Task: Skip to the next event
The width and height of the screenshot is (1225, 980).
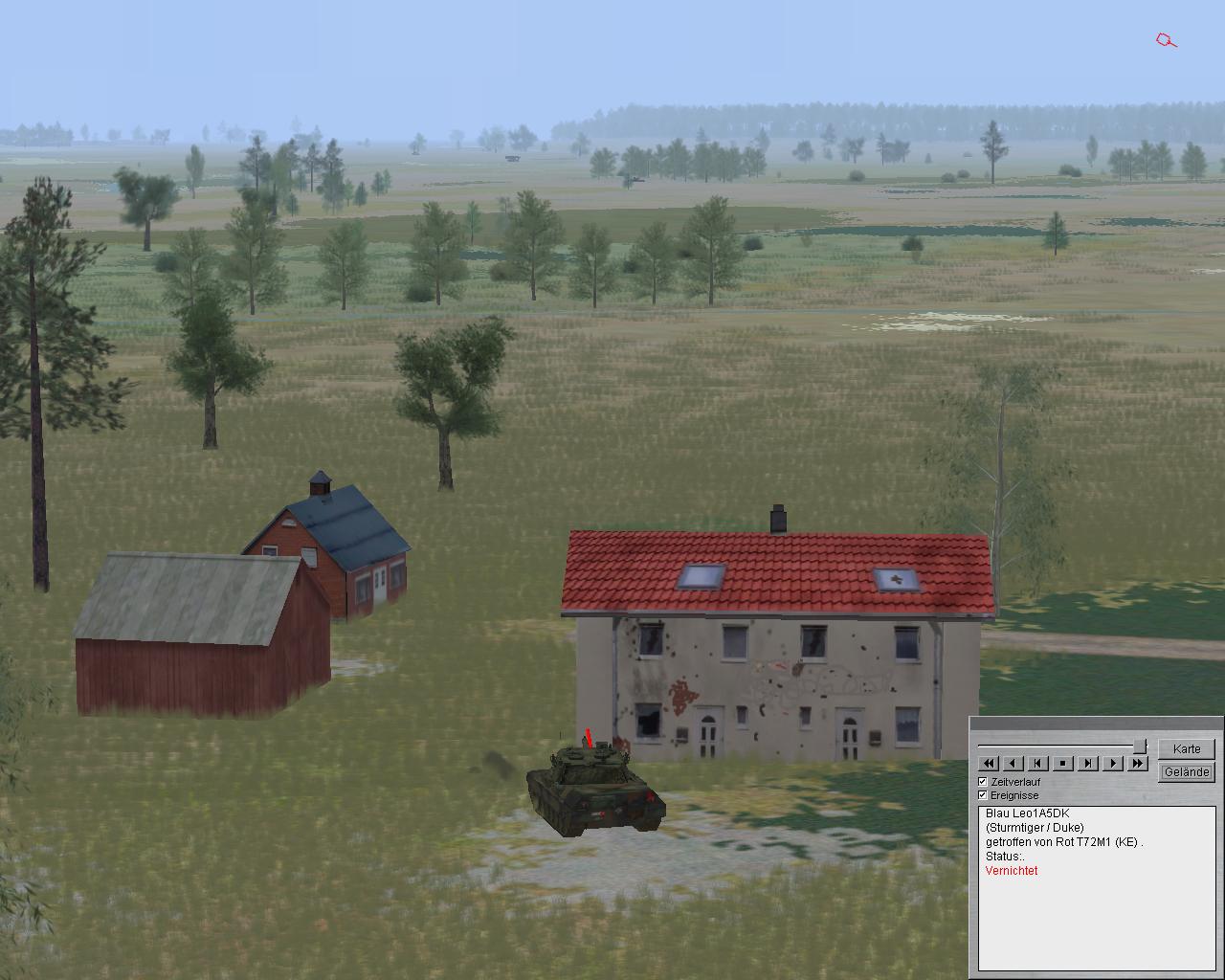Action: point(1087,763)
